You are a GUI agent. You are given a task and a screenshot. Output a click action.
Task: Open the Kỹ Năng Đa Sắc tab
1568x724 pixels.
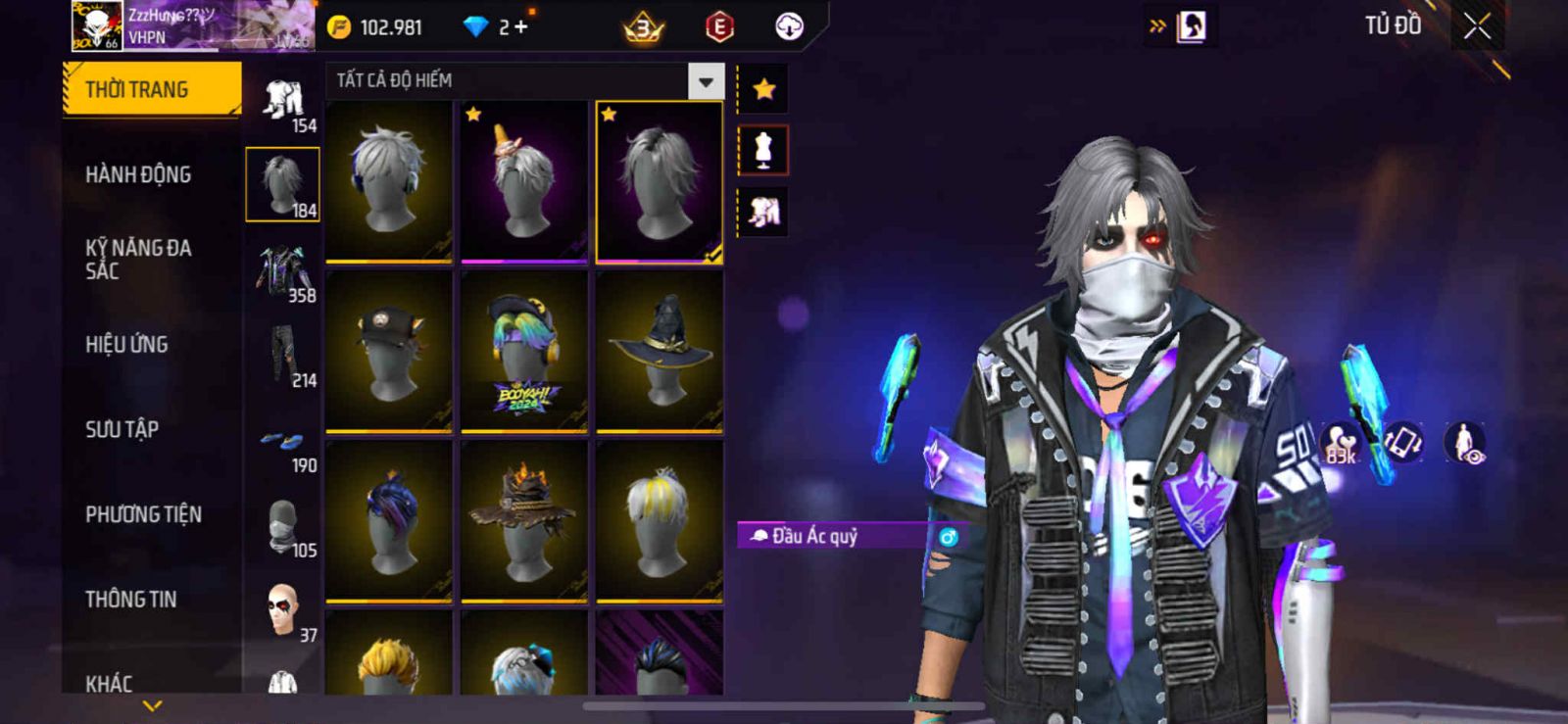(x=138, y=260)
